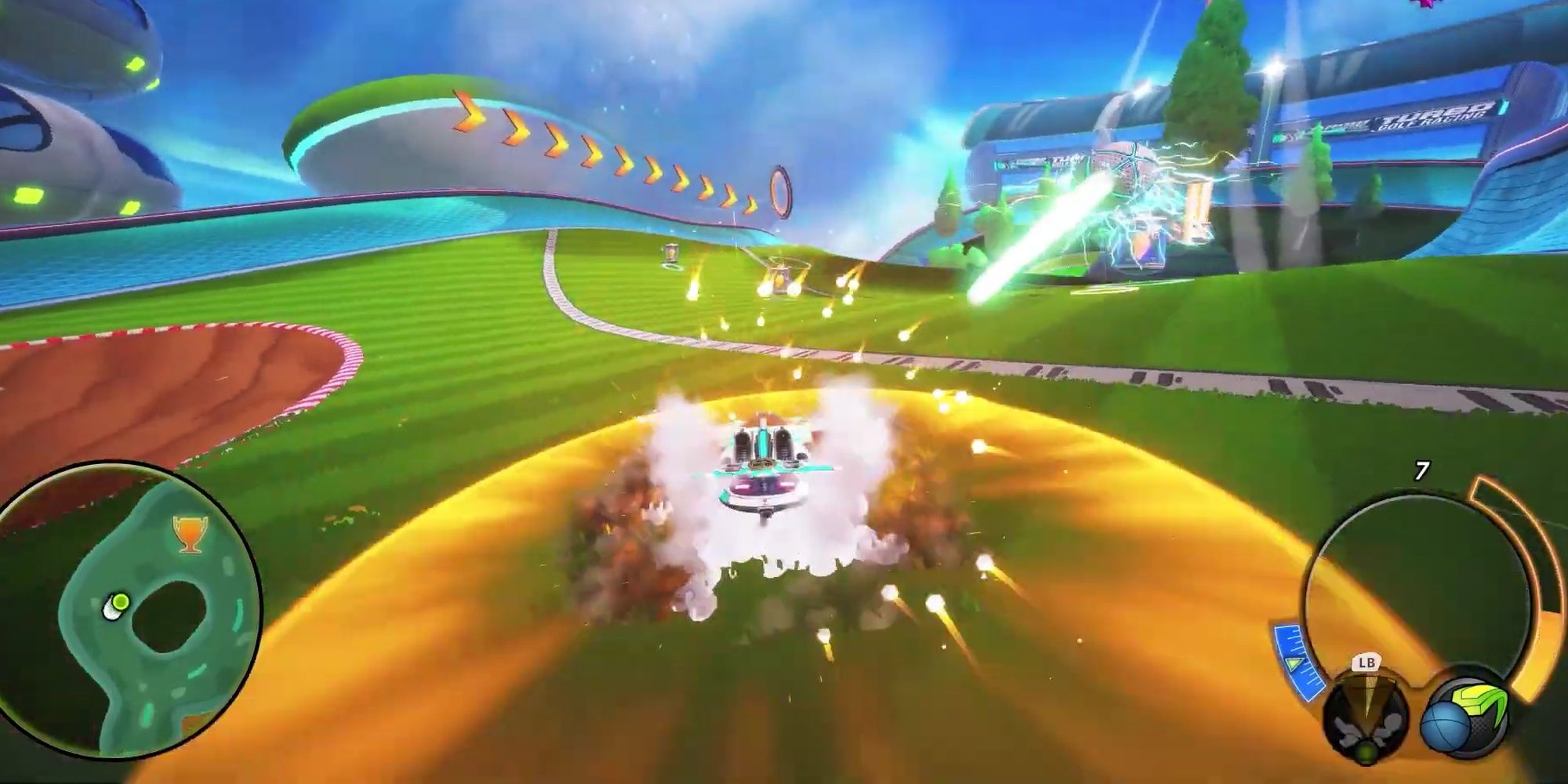The height and width of the screenshot is (784, 1568).
Task: Select the trophy goal icon on the minimap
Action: click(190, 533)
